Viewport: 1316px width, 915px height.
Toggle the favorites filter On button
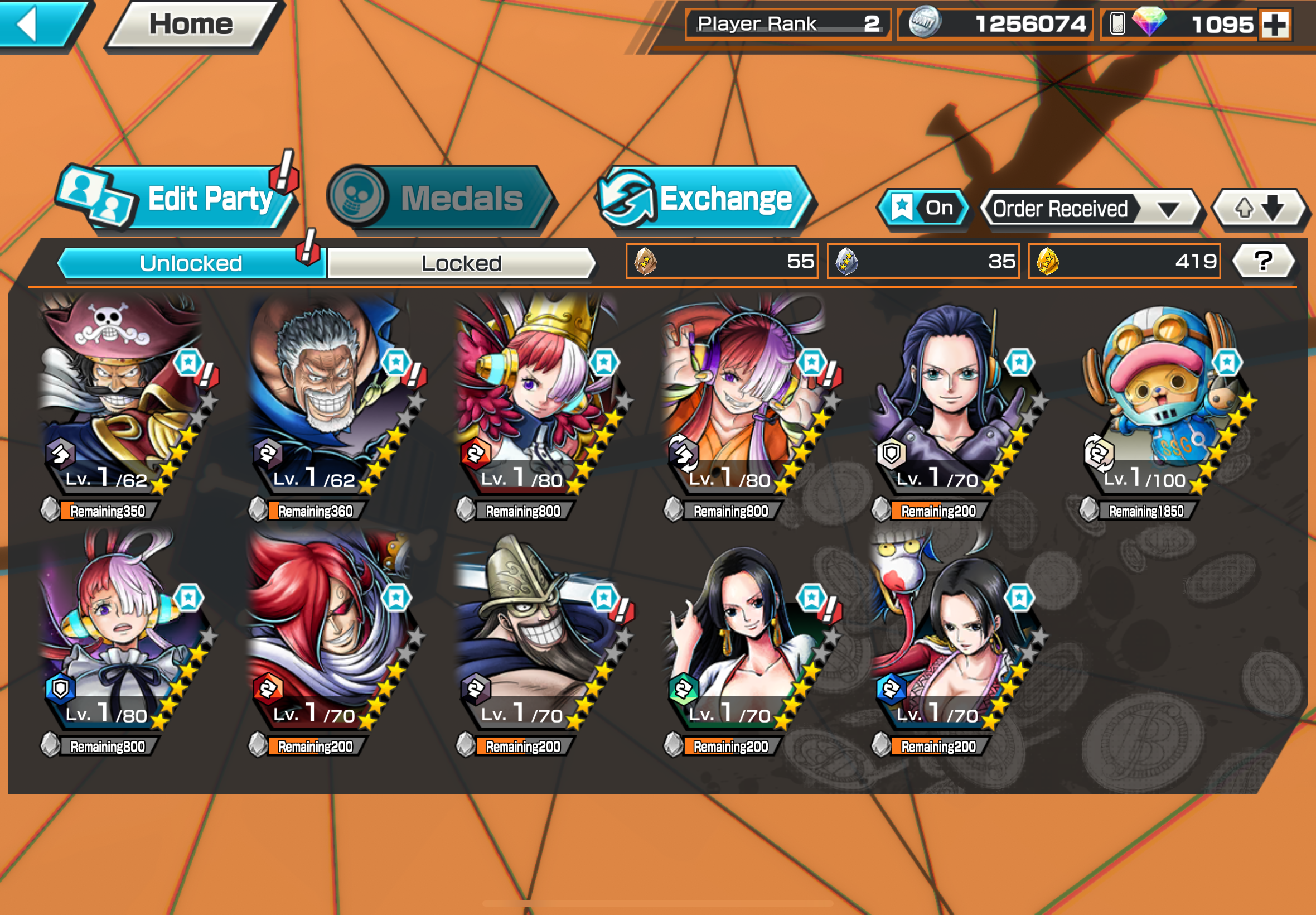coord(923,208)
